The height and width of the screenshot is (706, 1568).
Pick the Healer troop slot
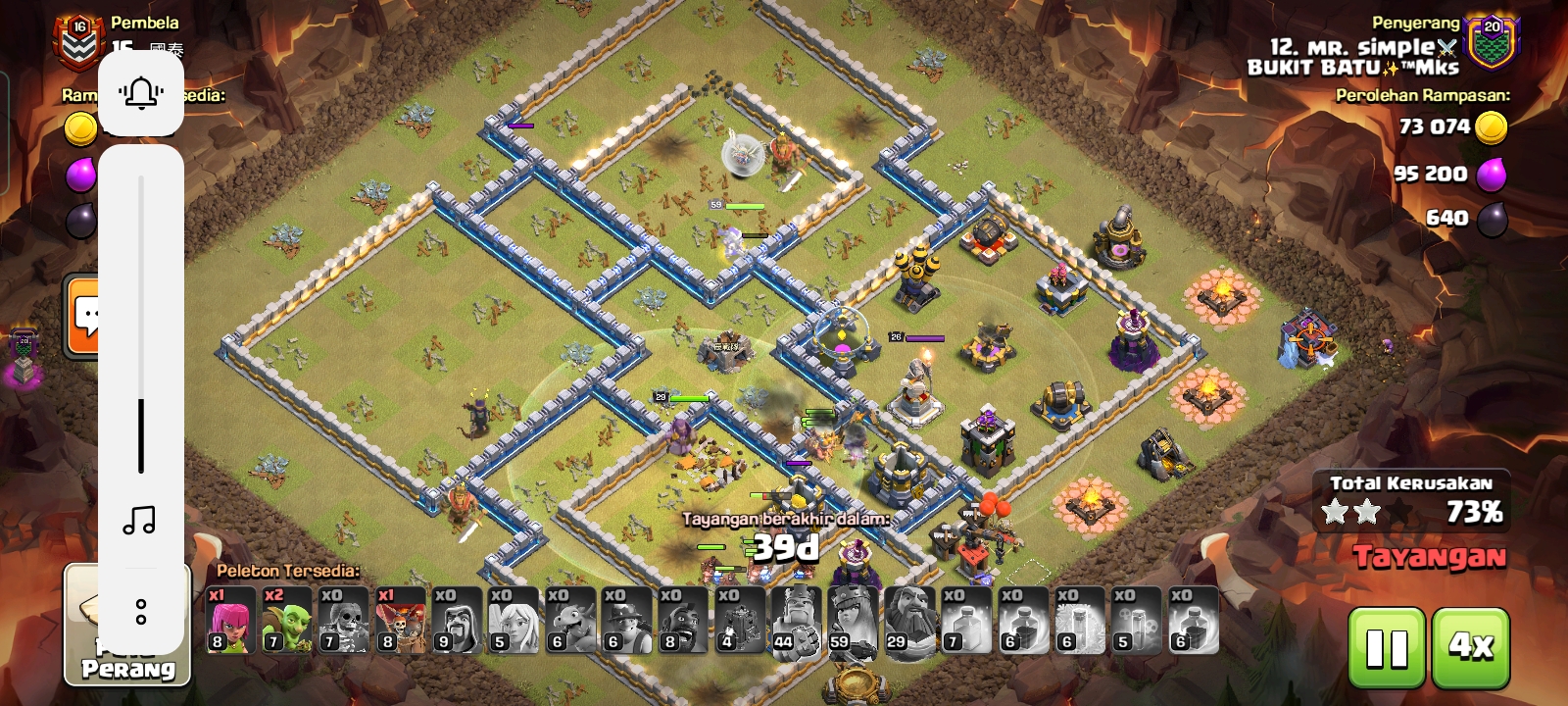(513, 620)
